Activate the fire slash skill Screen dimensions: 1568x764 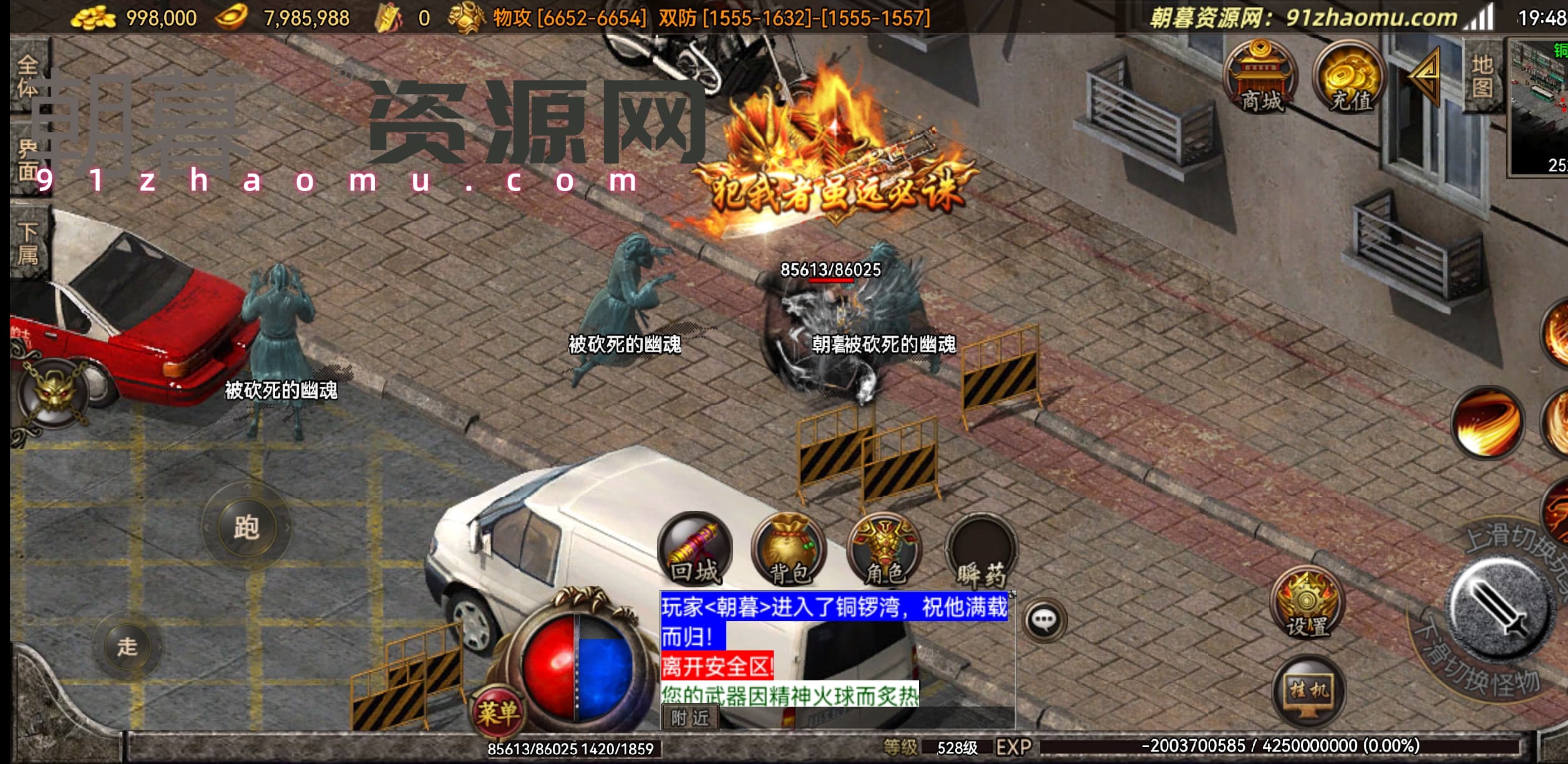[1488, 423]
